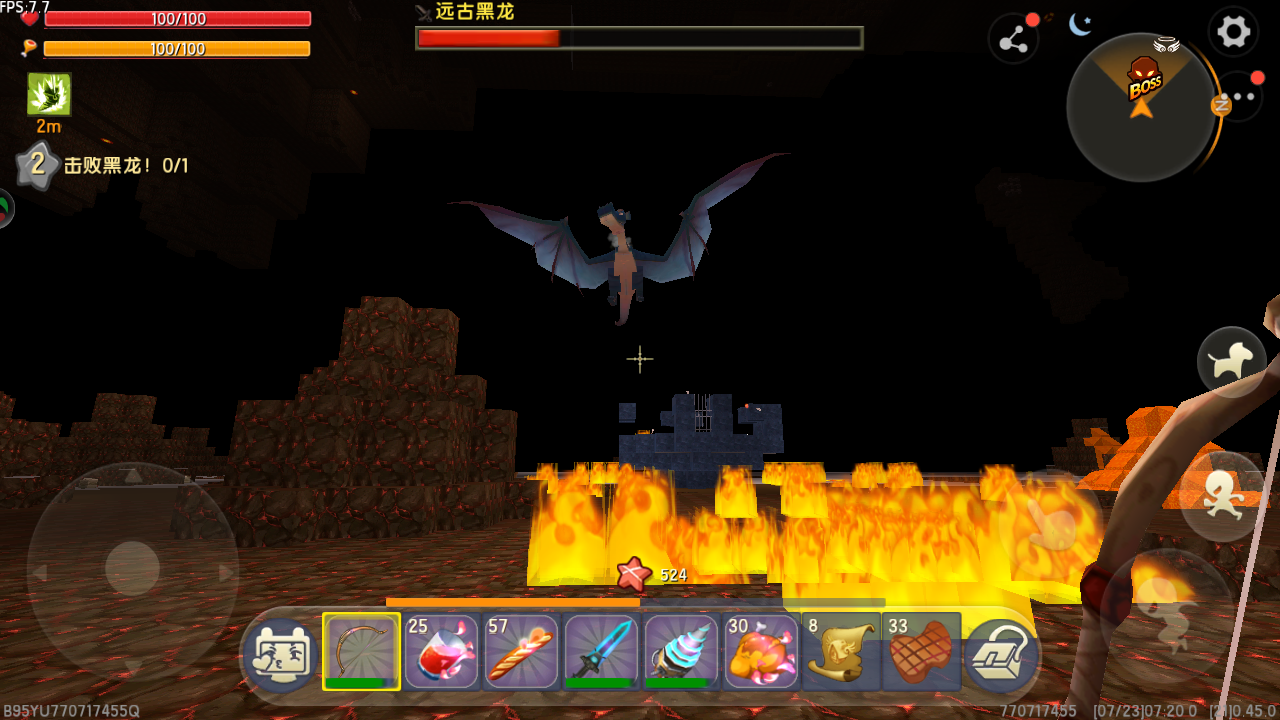Tap the hand attack button

[1051, 523]
